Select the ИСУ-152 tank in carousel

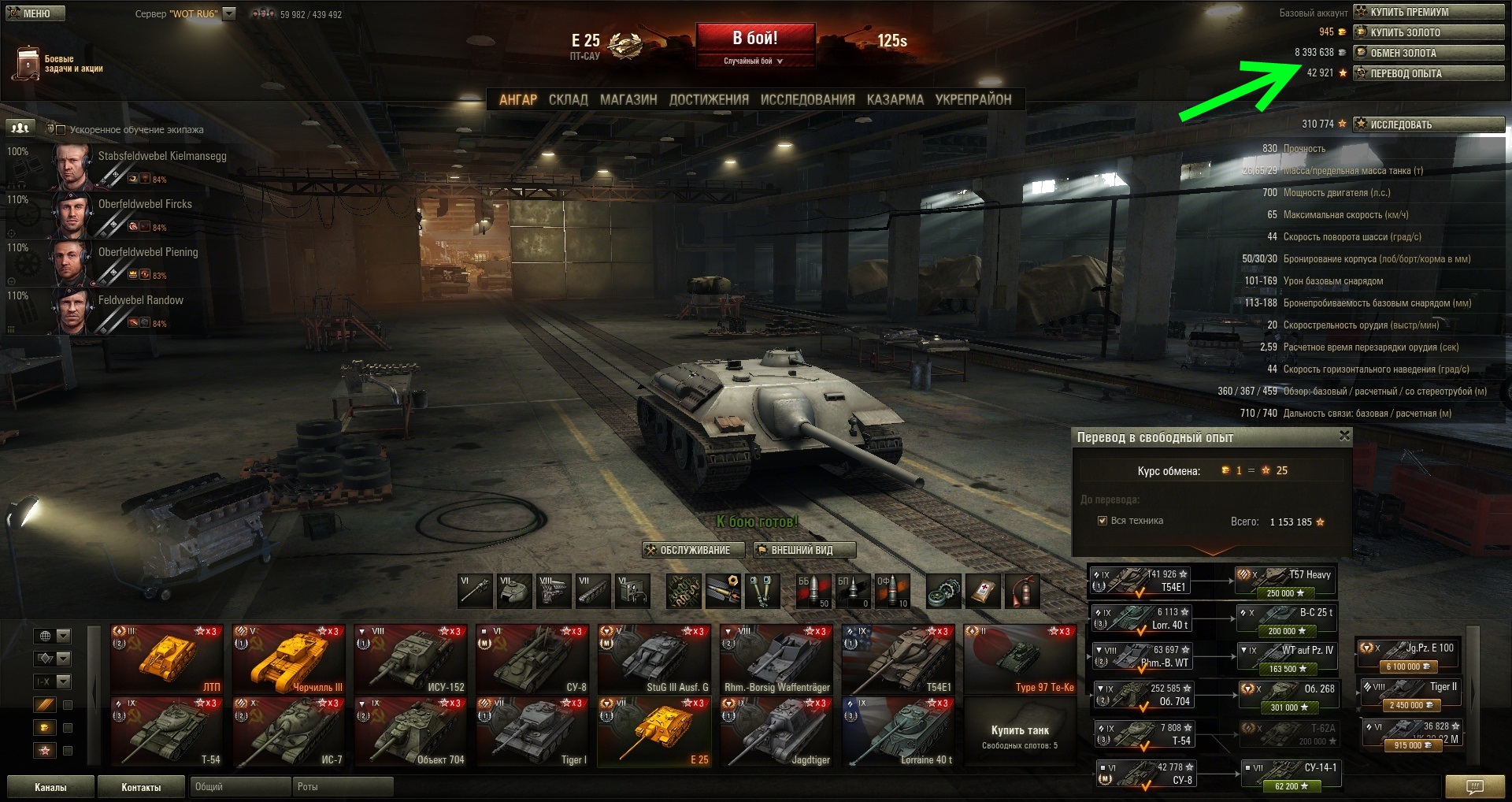pyautogui.click(x=409, y=660)
